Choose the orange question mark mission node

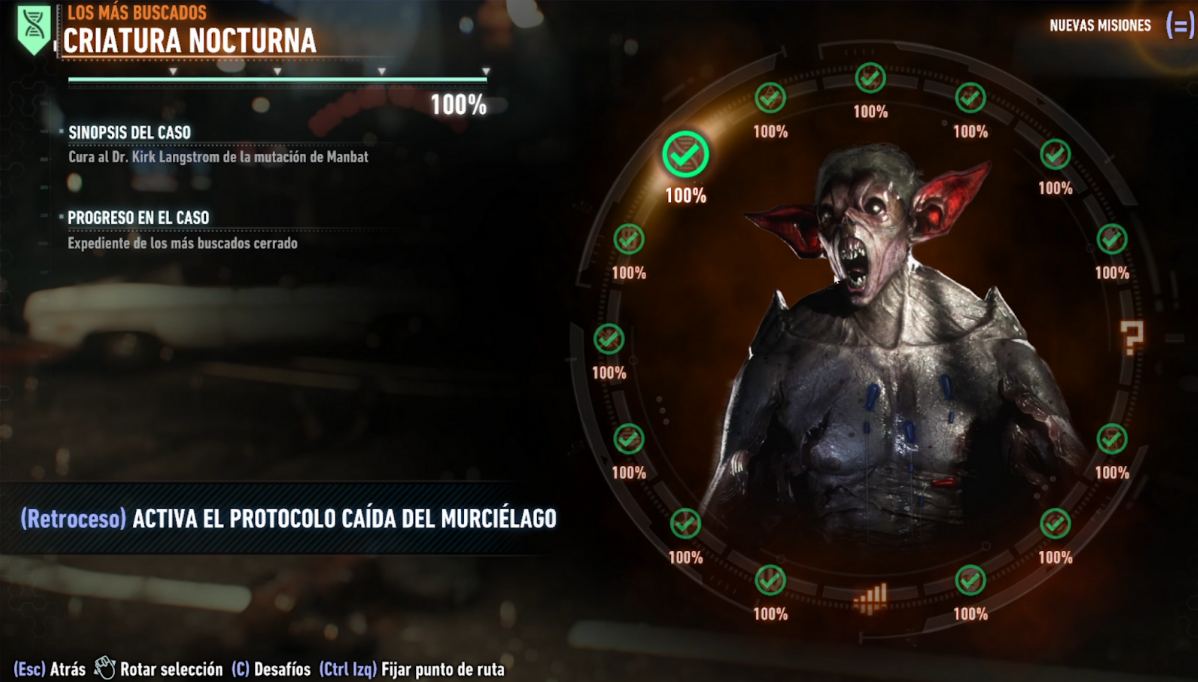tap(1132, 338)
